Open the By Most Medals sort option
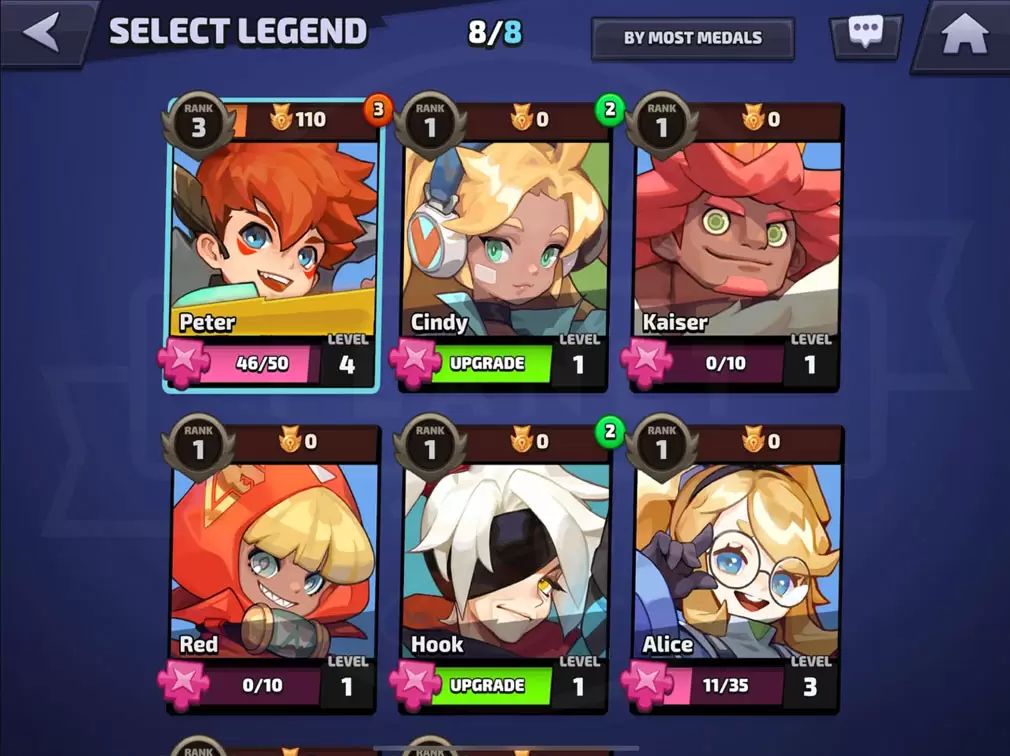Viewport: 1010px width, 756px height. coord(692,38)
